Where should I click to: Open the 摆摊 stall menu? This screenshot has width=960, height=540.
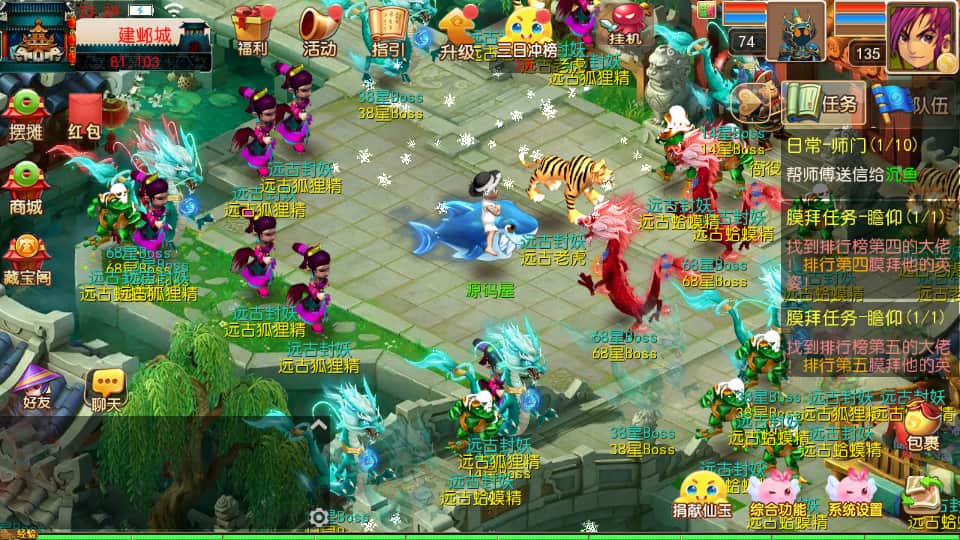[26, 115]
